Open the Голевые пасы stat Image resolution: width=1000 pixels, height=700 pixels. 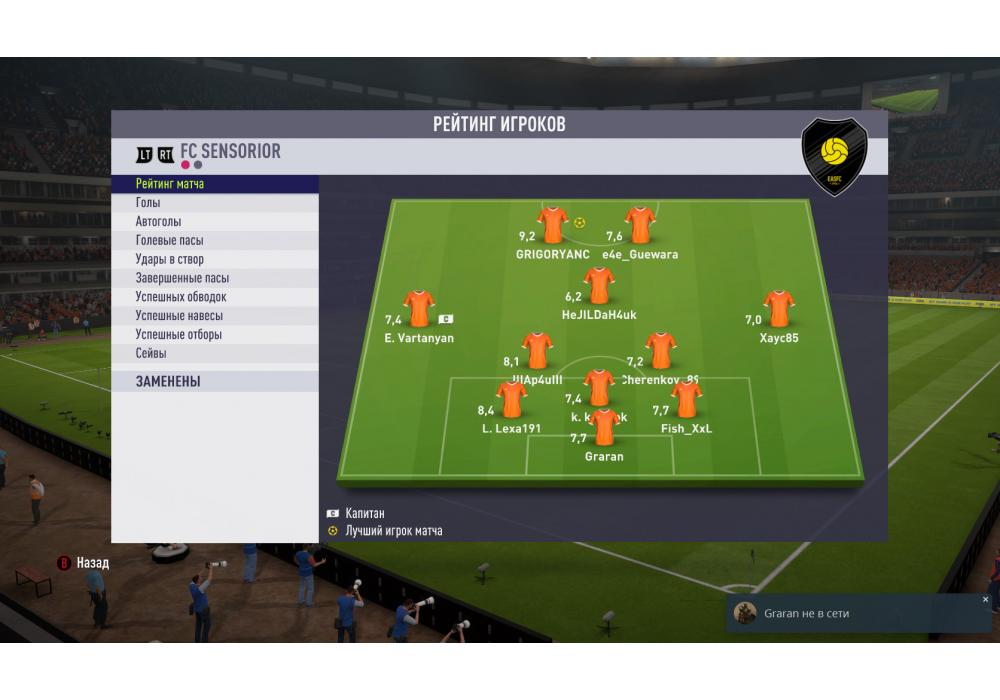click(215, 241)
